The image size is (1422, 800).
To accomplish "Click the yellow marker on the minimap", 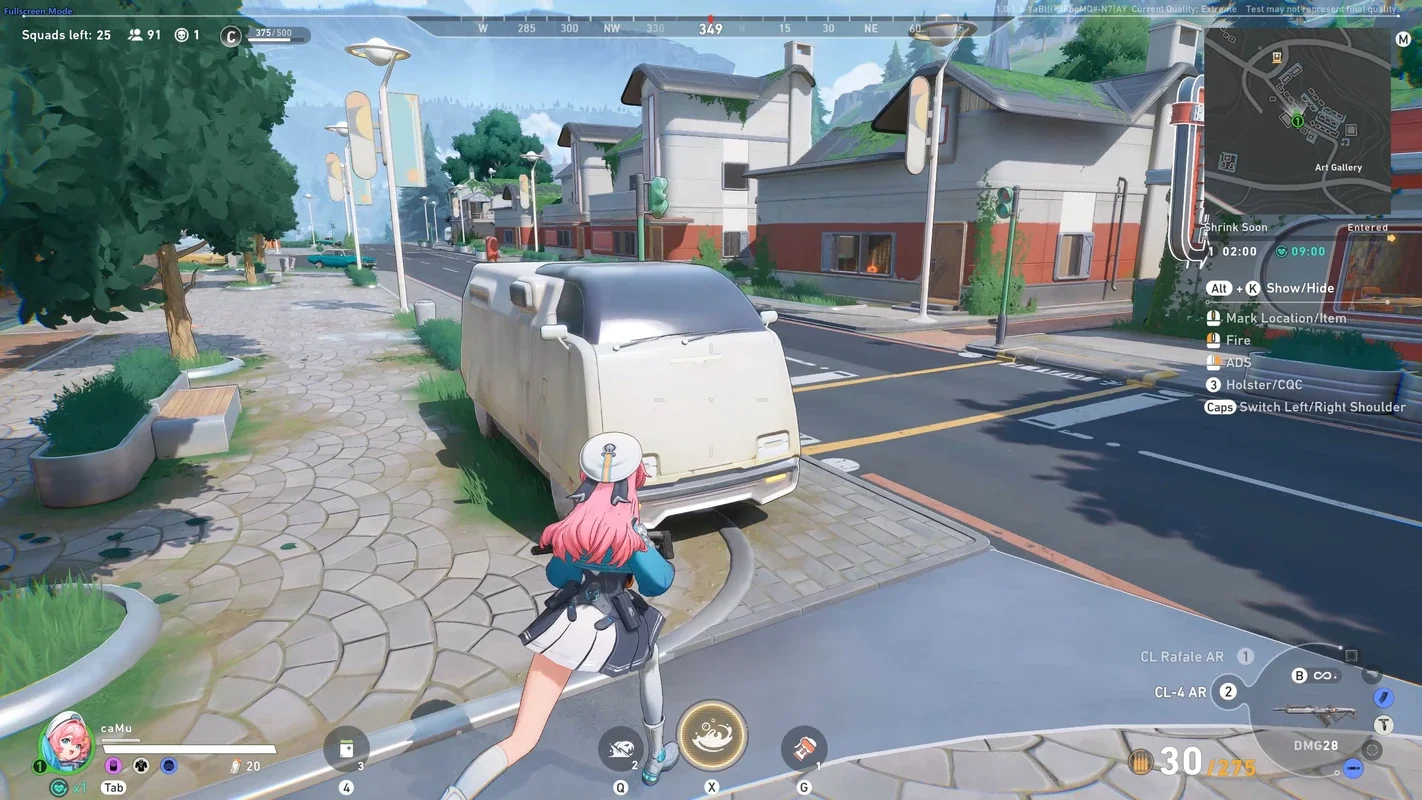I will click(1277, 58).
